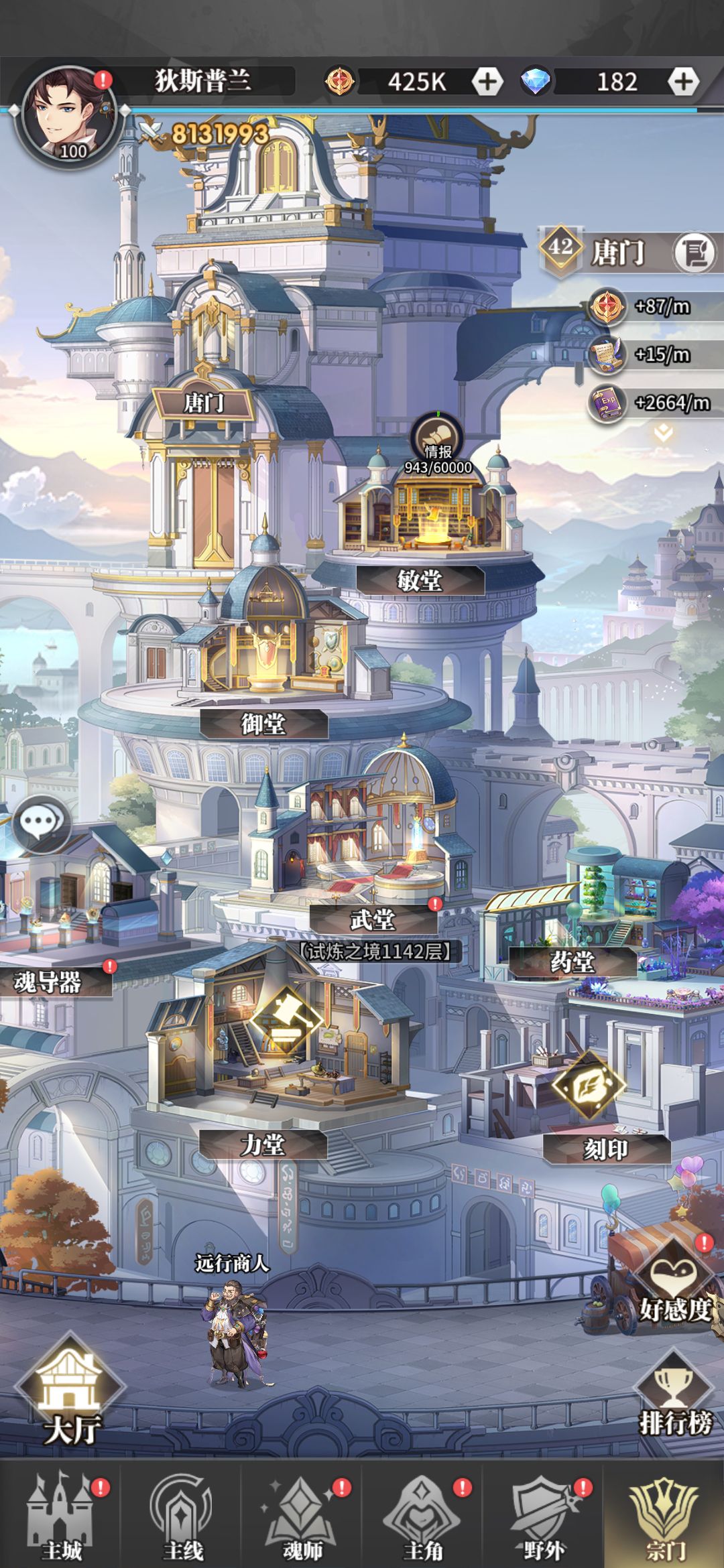Viewport: 724px width, 1568px height.
Task: Buy more diamonds with the plus button
Action: tap(682, 81)
